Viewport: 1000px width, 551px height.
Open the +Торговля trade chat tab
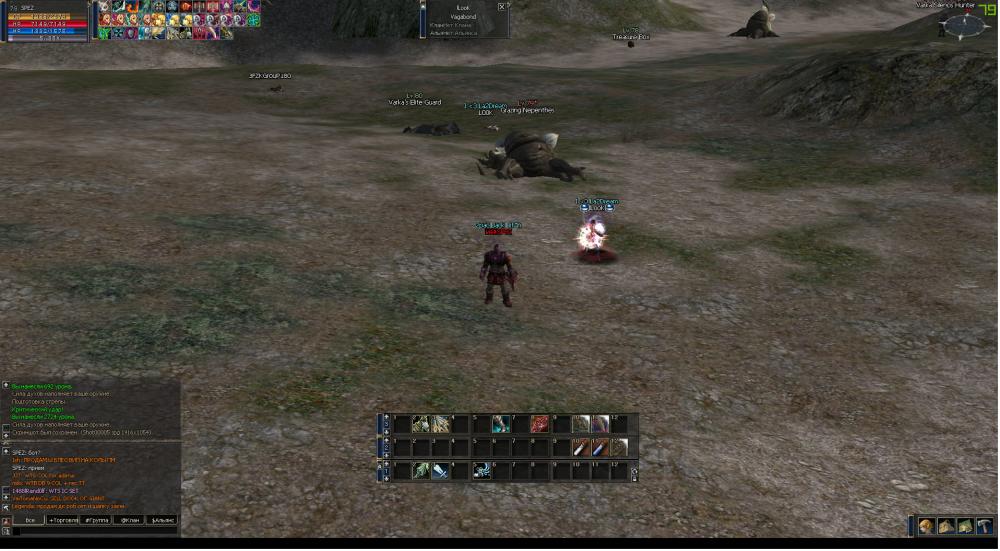(x=64, y=520)
